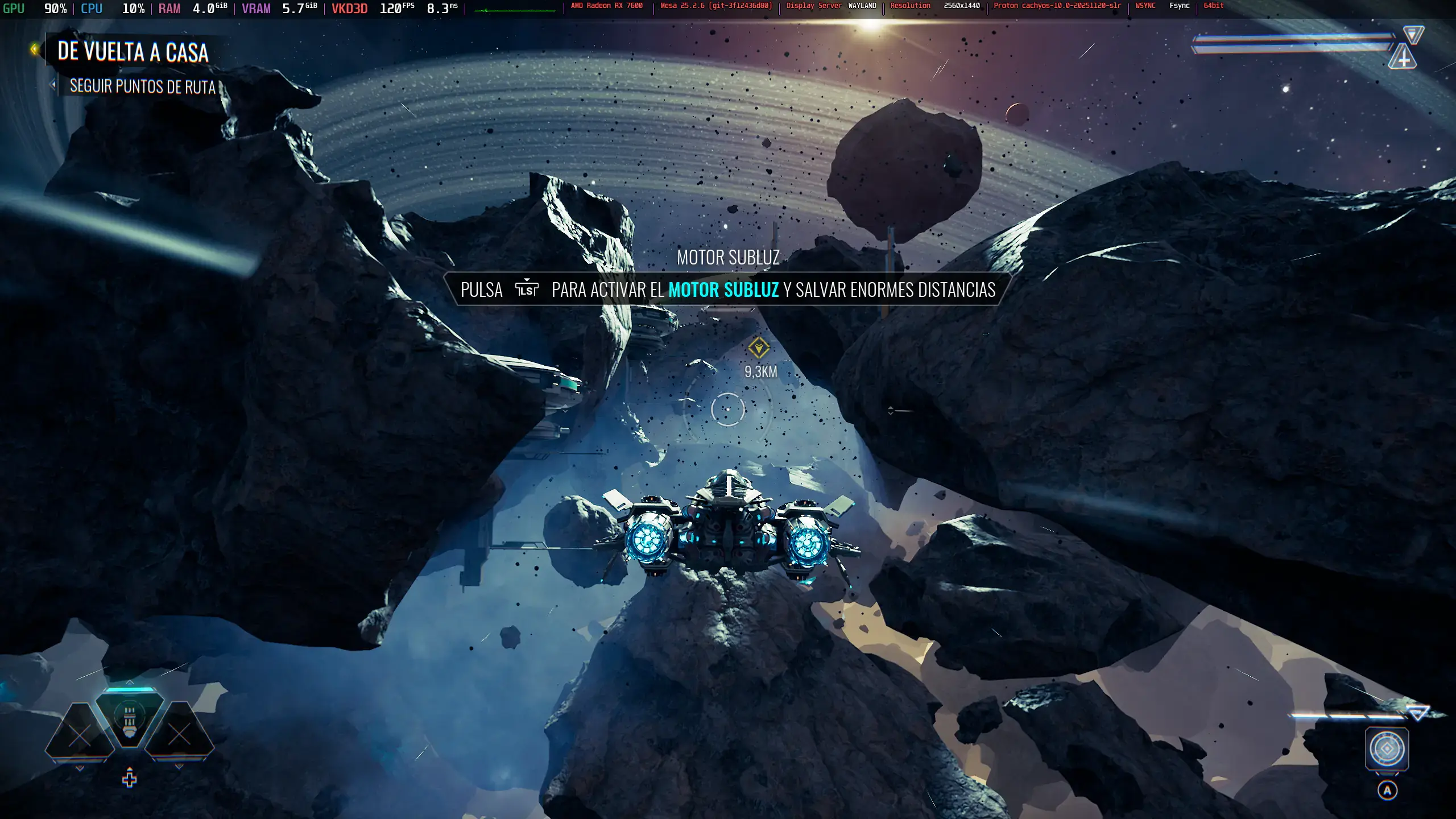Activate the circular boost ability icon
Viewport: 1456px width, 819px height.
point(1387,748)
